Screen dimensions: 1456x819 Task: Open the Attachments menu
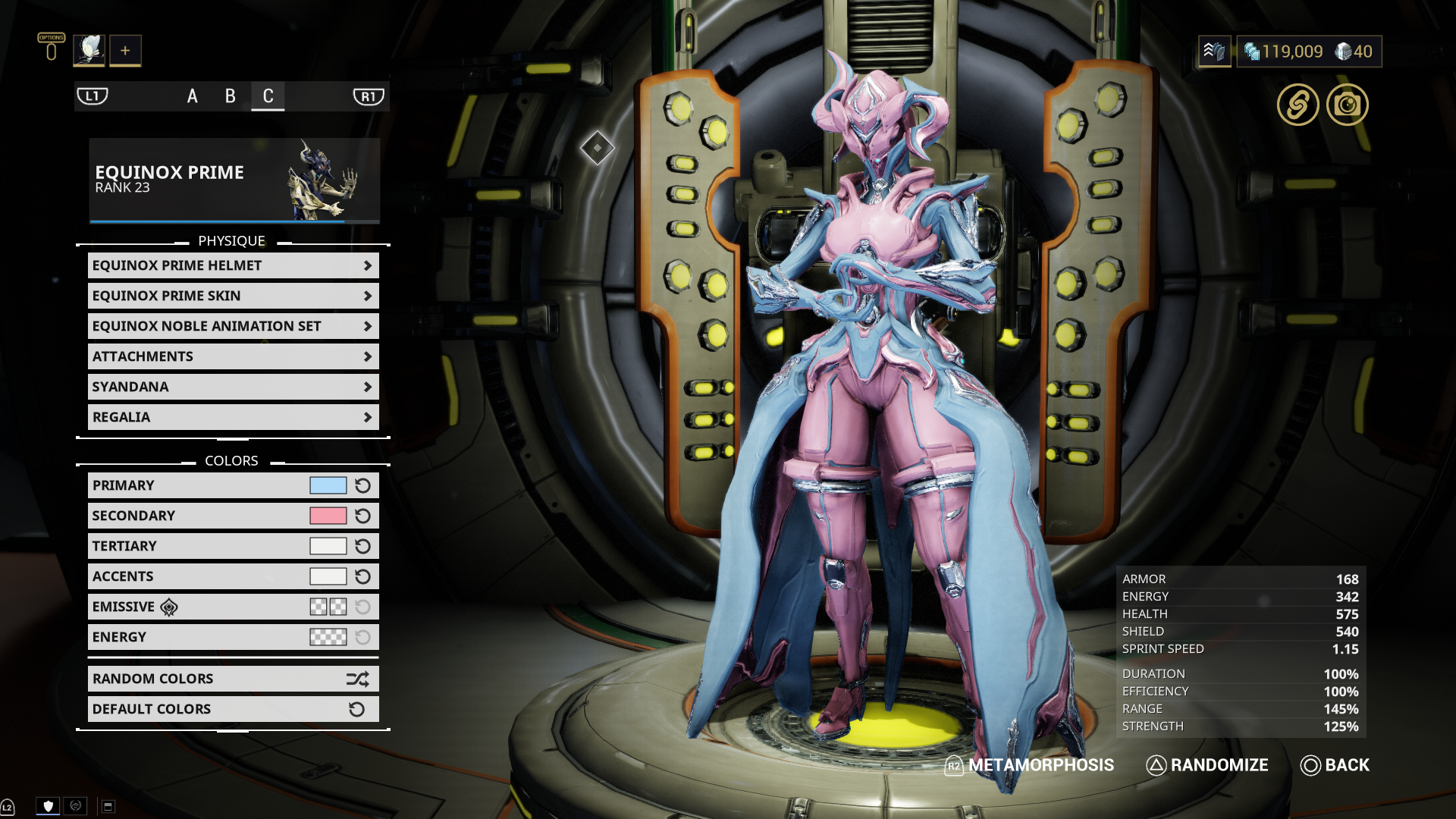(233, 356)
